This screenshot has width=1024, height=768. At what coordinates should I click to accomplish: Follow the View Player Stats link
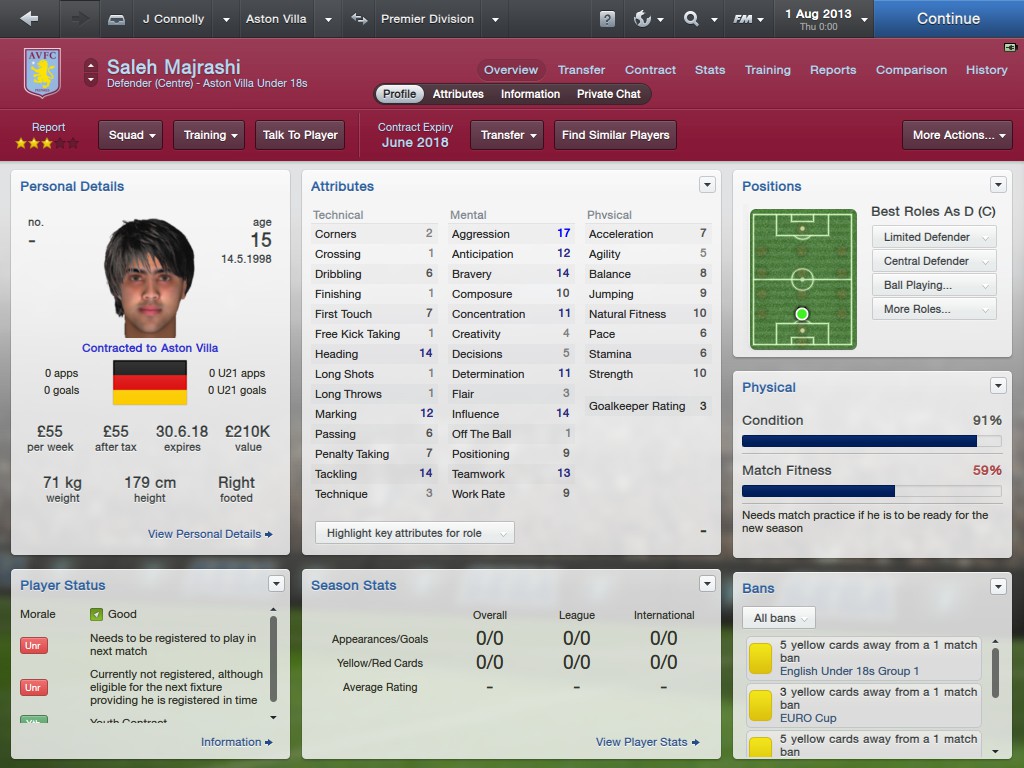pyautogui.click(x=647, y=742)
